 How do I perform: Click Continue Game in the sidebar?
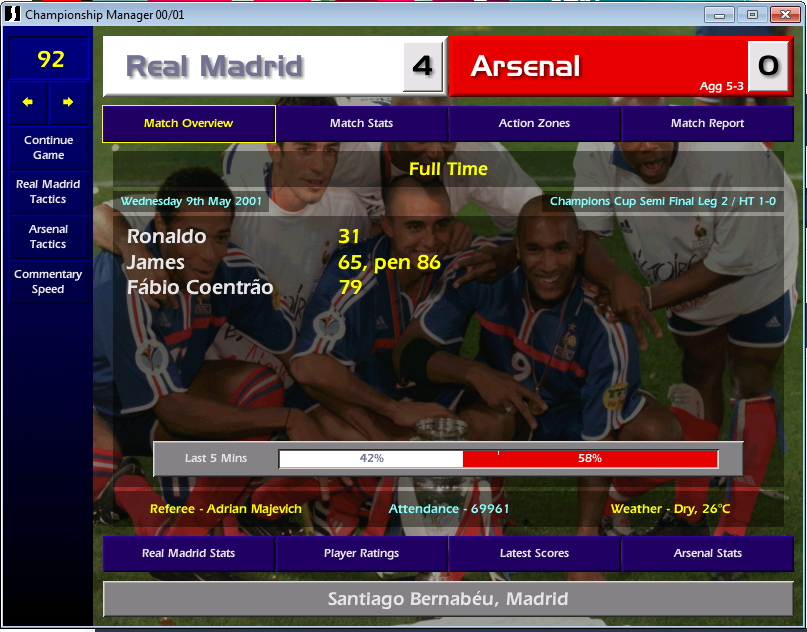tap(48, 148)
